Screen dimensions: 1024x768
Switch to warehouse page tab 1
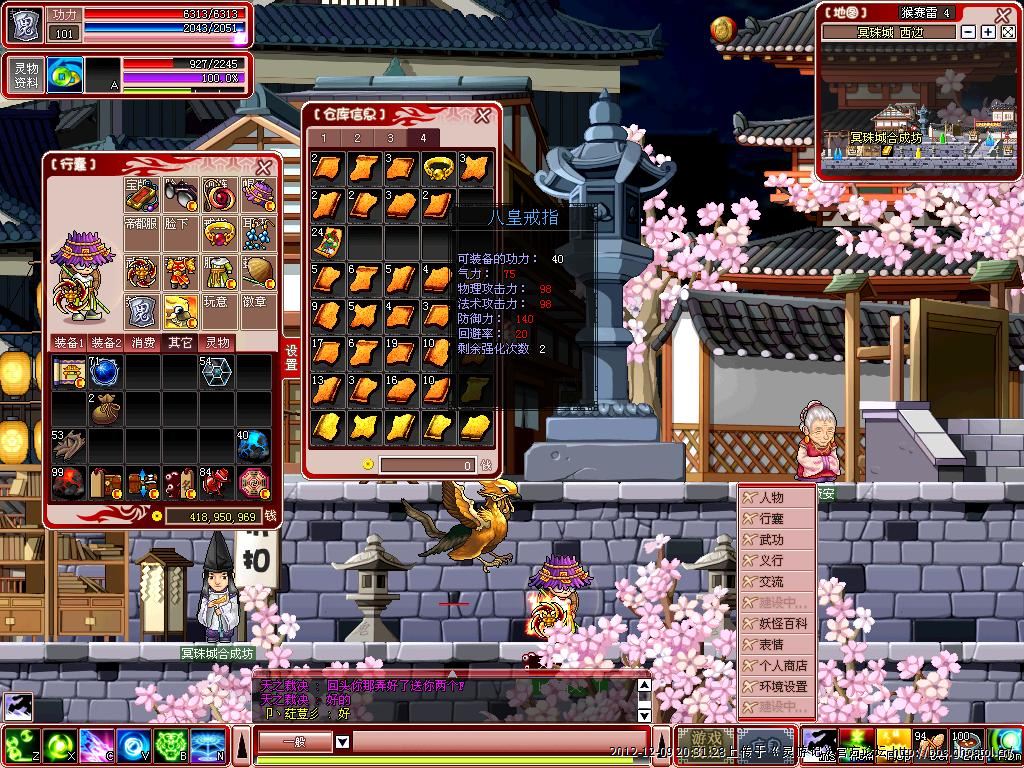[324, 138]
